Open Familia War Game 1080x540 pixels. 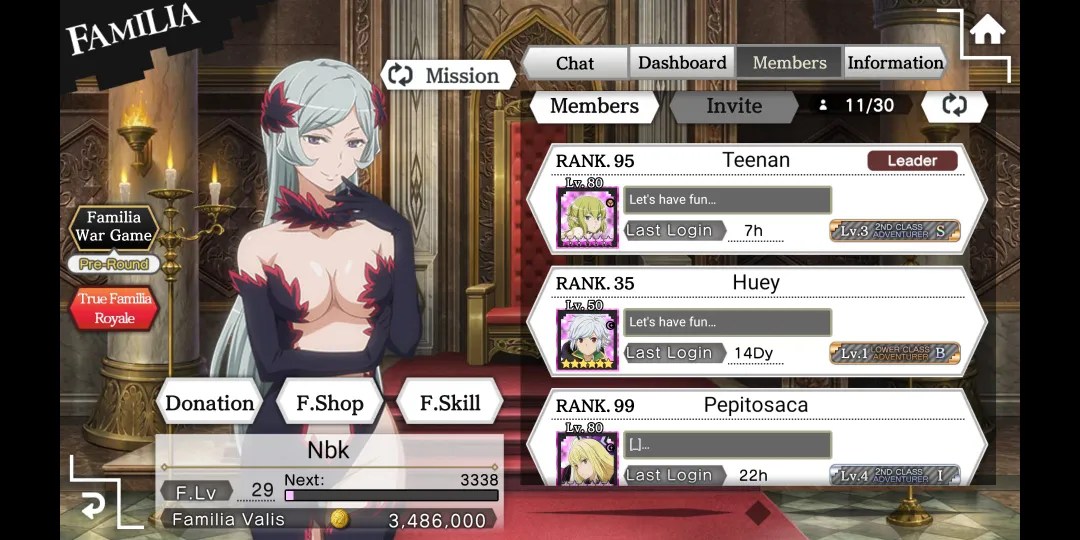[114, 227]
